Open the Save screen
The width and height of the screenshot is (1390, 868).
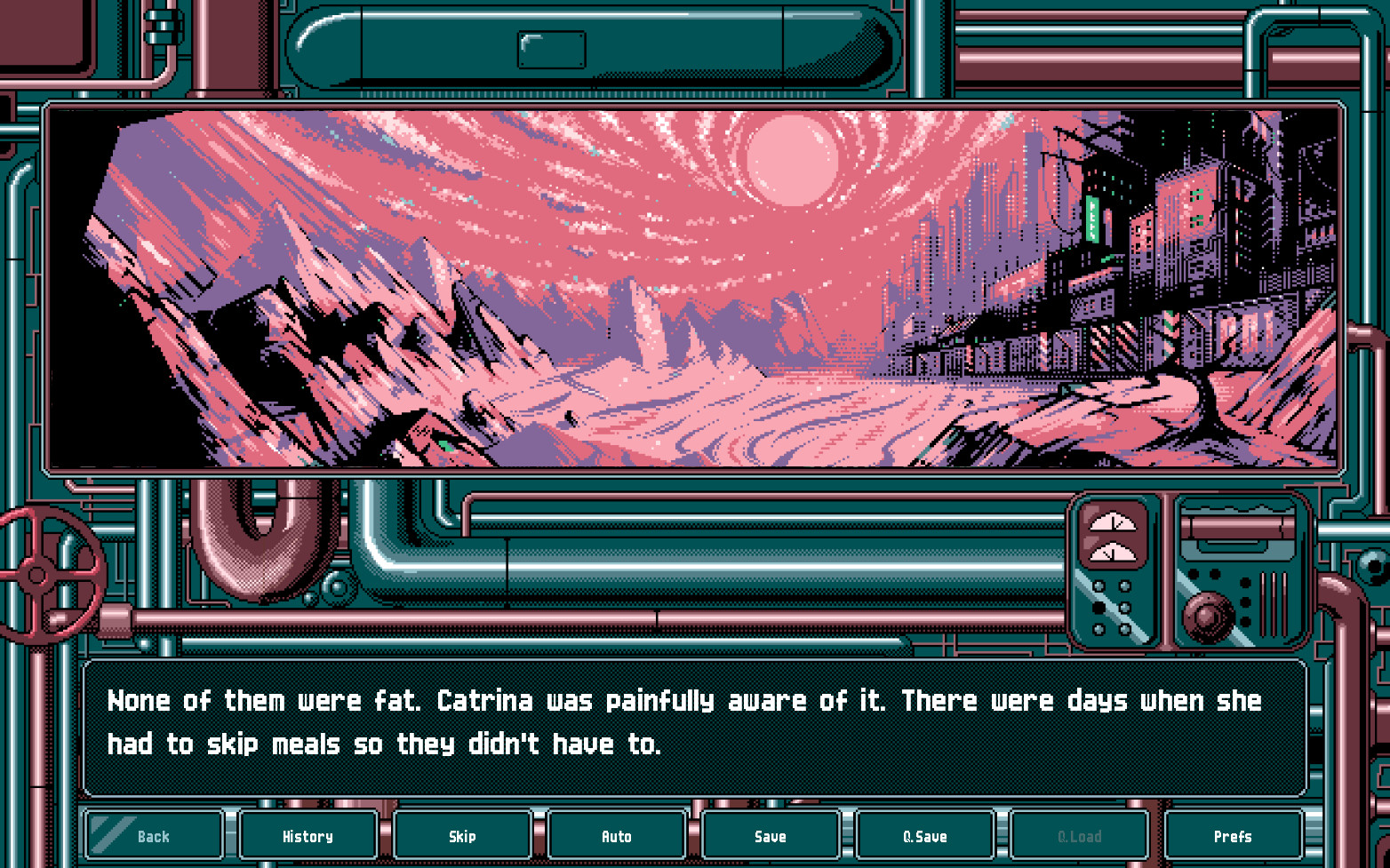click(770, 836)
